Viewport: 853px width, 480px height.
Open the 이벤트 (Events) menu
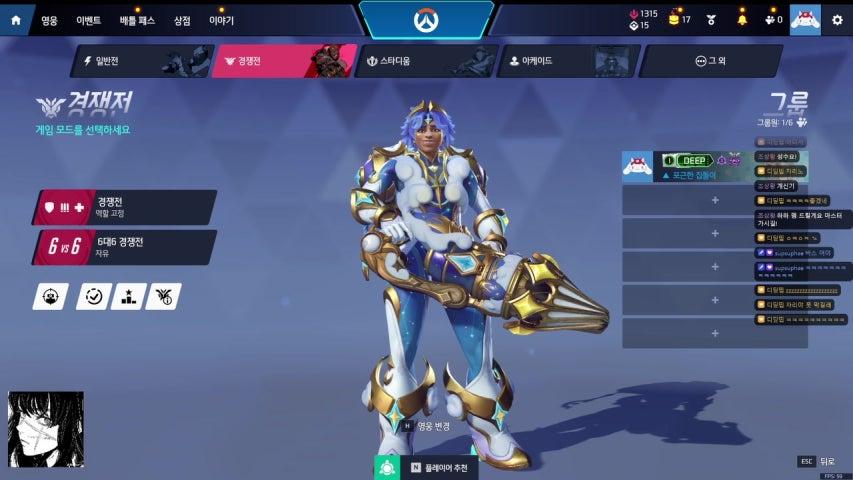click(x=89, y=20)
